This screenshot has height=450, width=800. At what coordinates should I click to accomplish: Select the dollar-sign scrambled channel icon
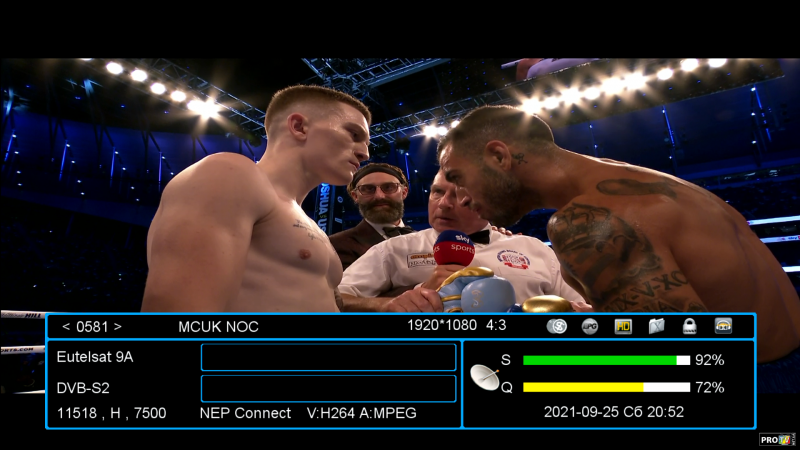(558, 326)
